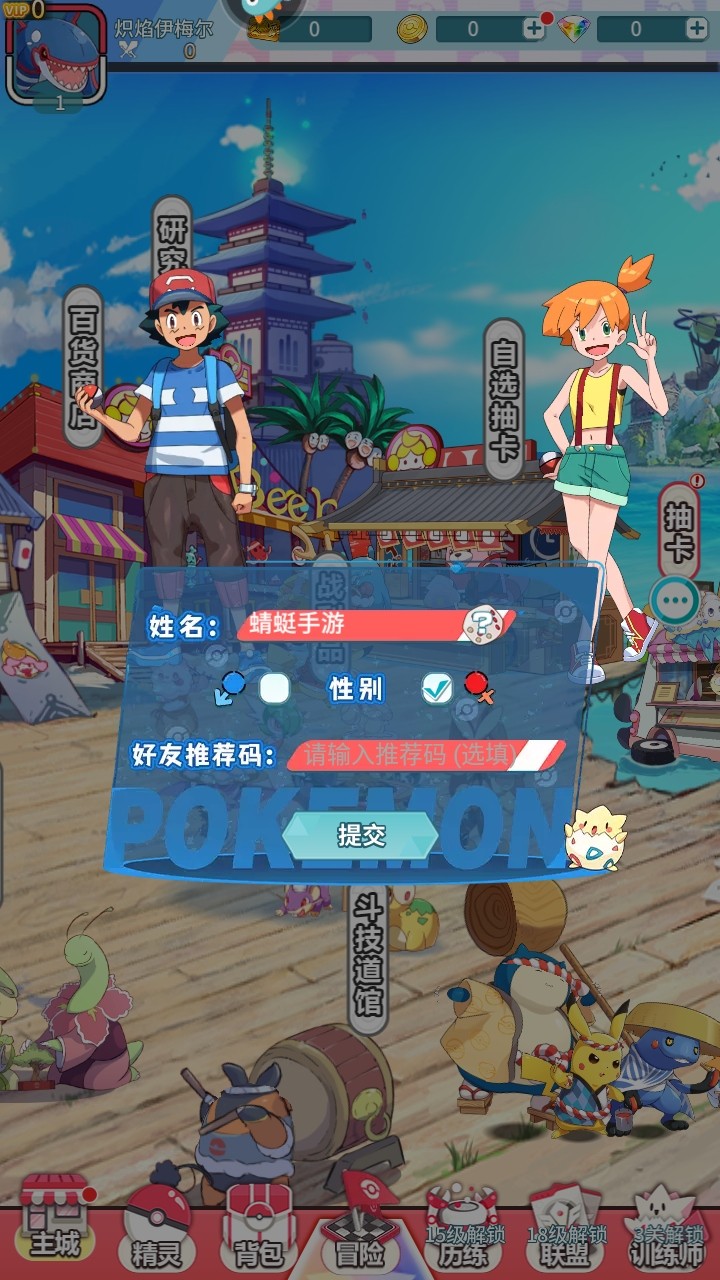Toggle the checked female gender checkbox
Viewport: 720px width, 1280px height.
pyautogui.click(x=437, y=688)
